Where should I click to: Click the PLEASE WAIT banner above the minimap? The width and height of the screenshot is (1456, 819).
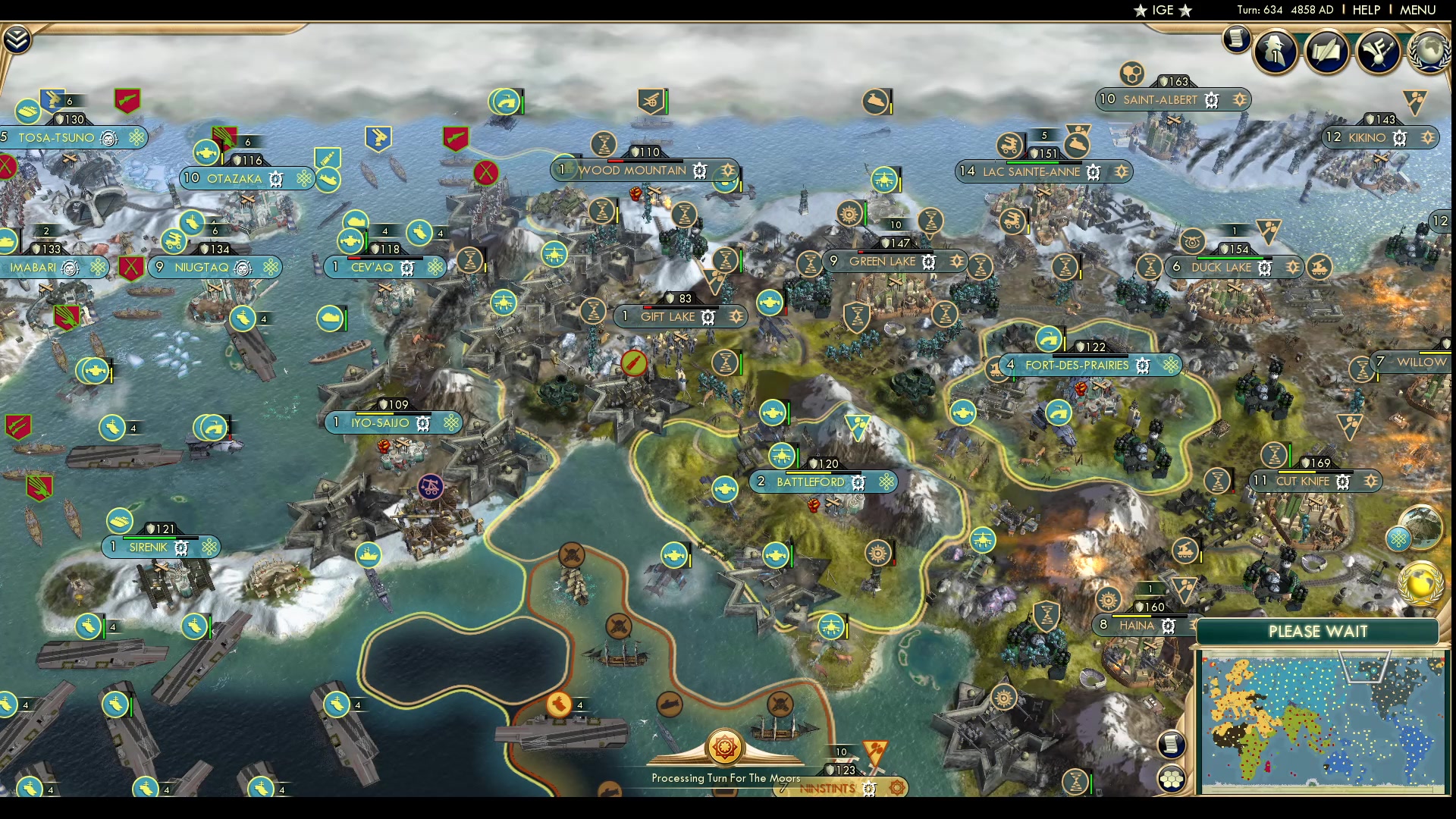(x=1319, y=631)
